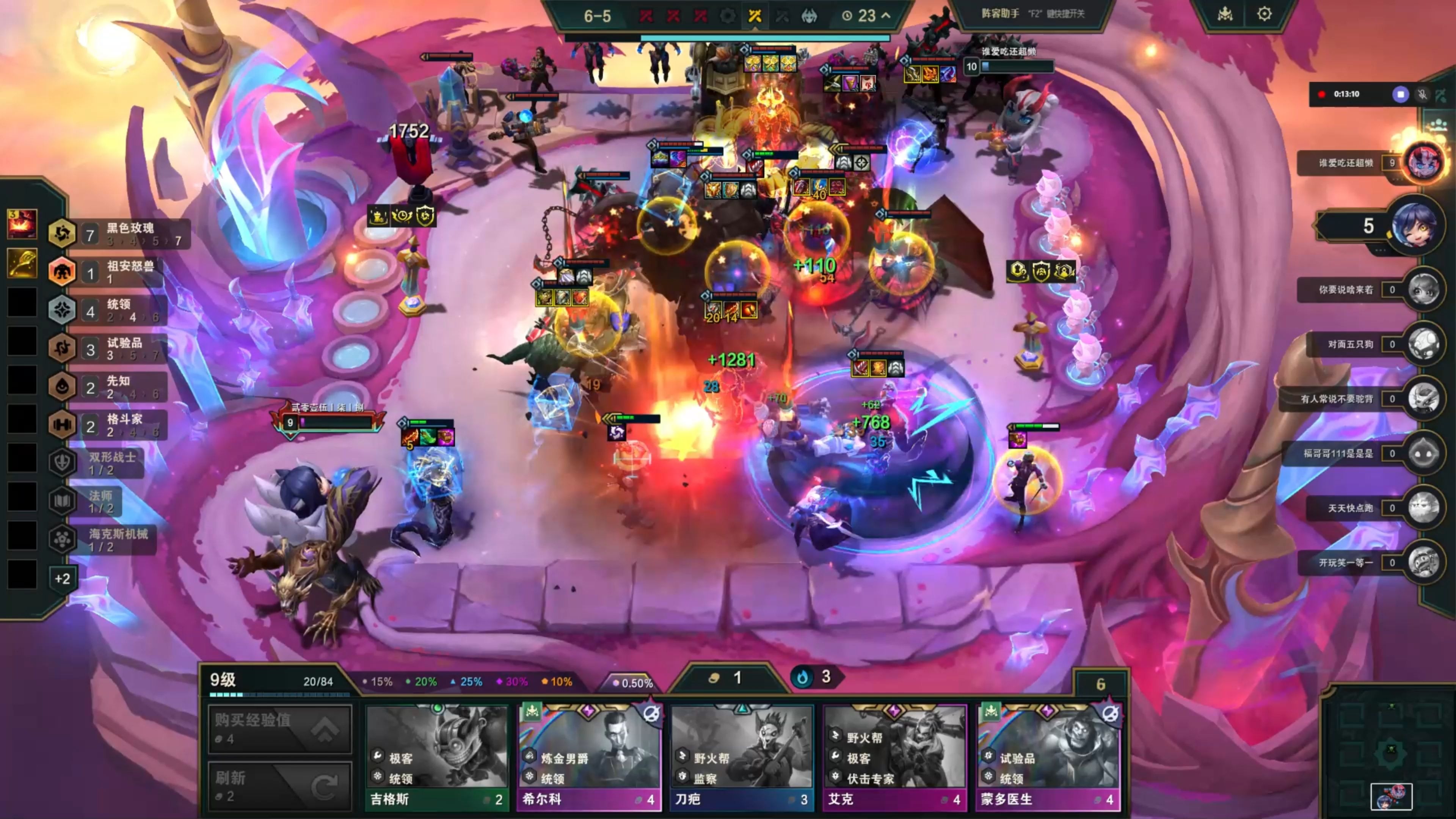Open the settings gear icon

[x=1265, y=14]
